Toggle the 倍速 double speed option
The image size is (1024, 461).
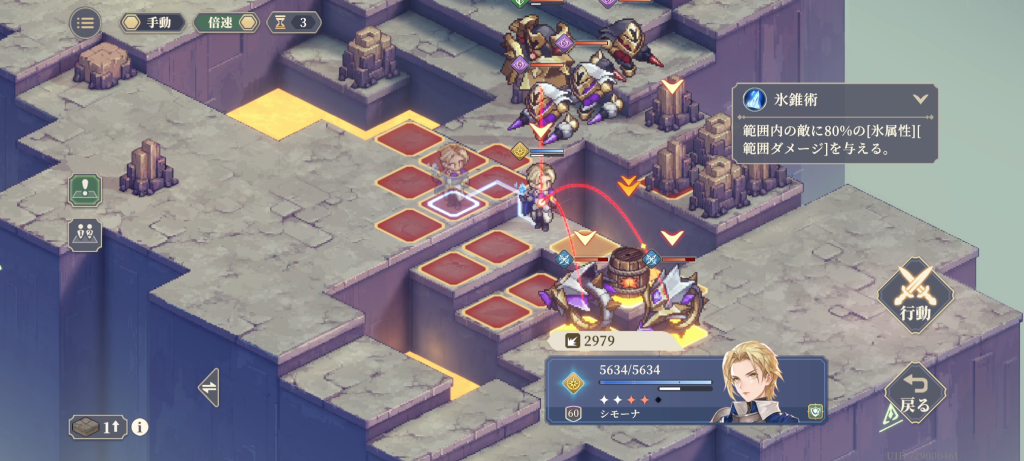pos(228,22)
